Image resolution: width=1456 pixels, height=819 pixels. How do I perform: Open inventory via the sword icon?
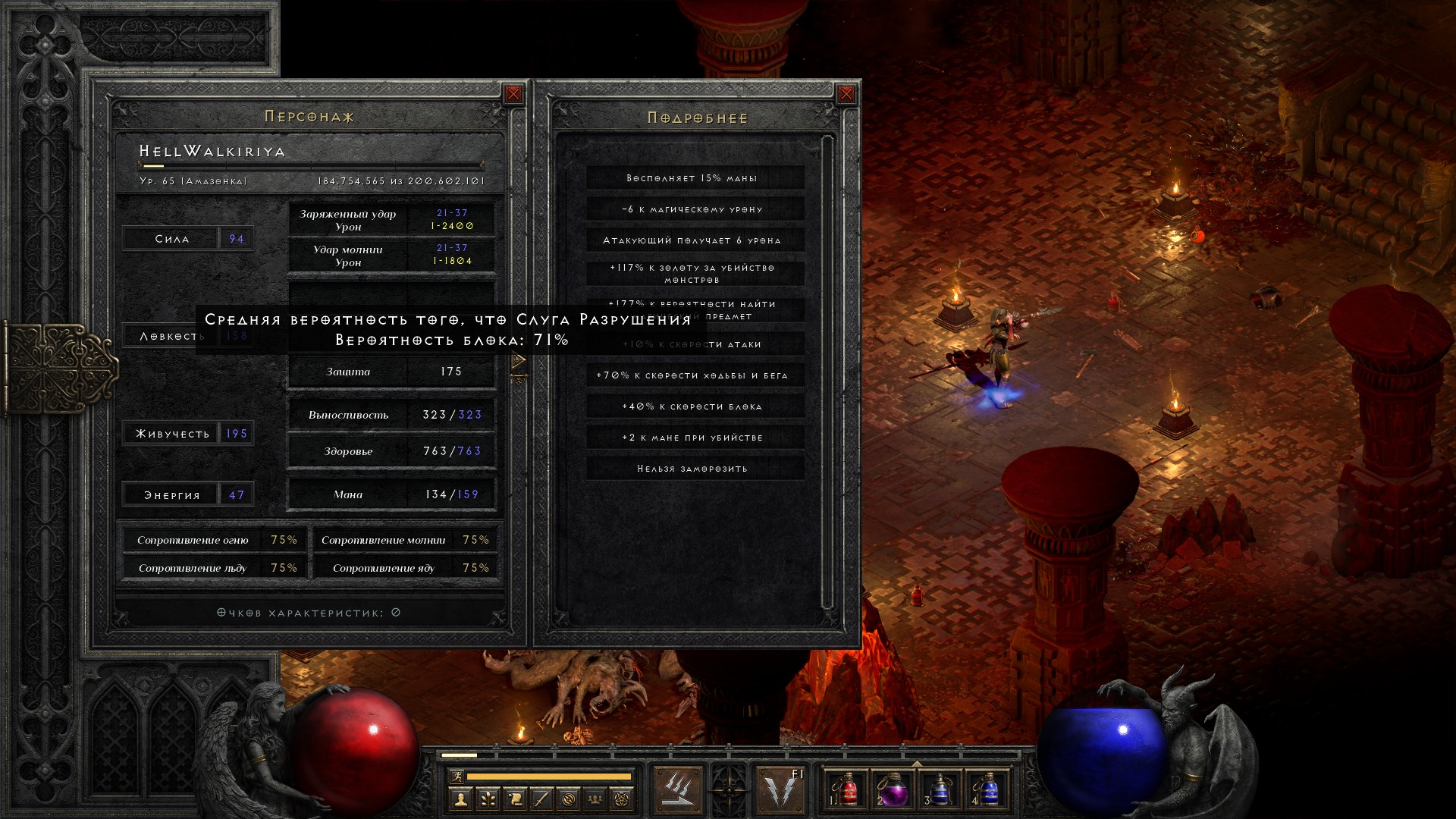(541, 799)
